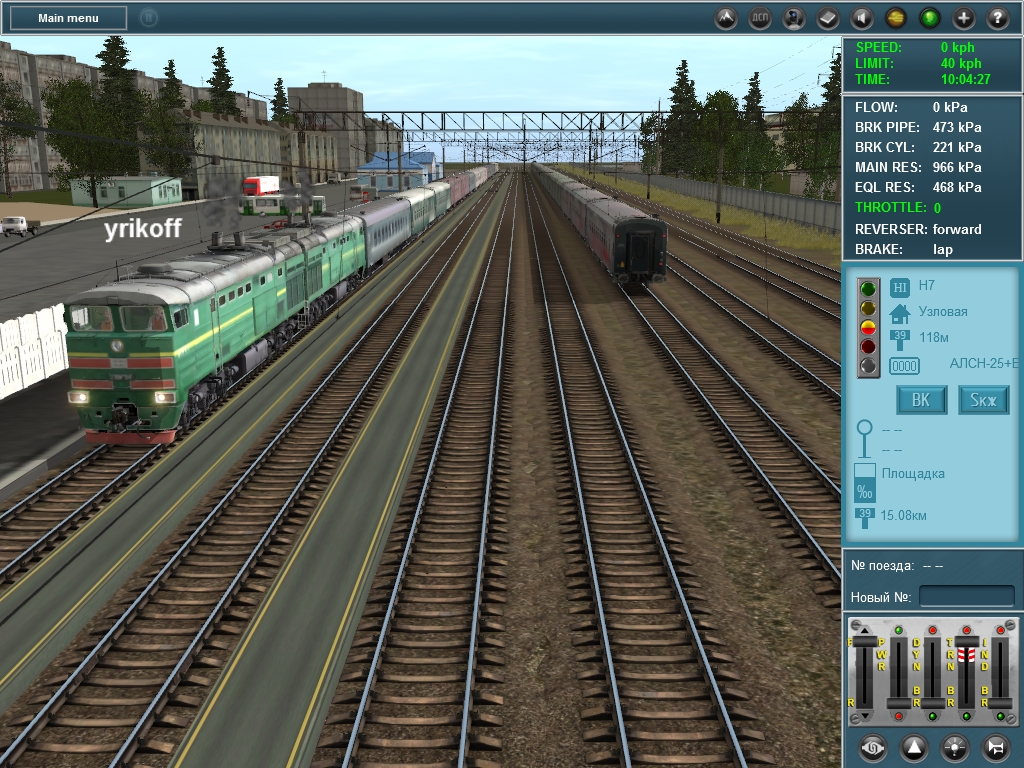Raise the pantograph with the triangle button
1024x768 pixels.
914,747
